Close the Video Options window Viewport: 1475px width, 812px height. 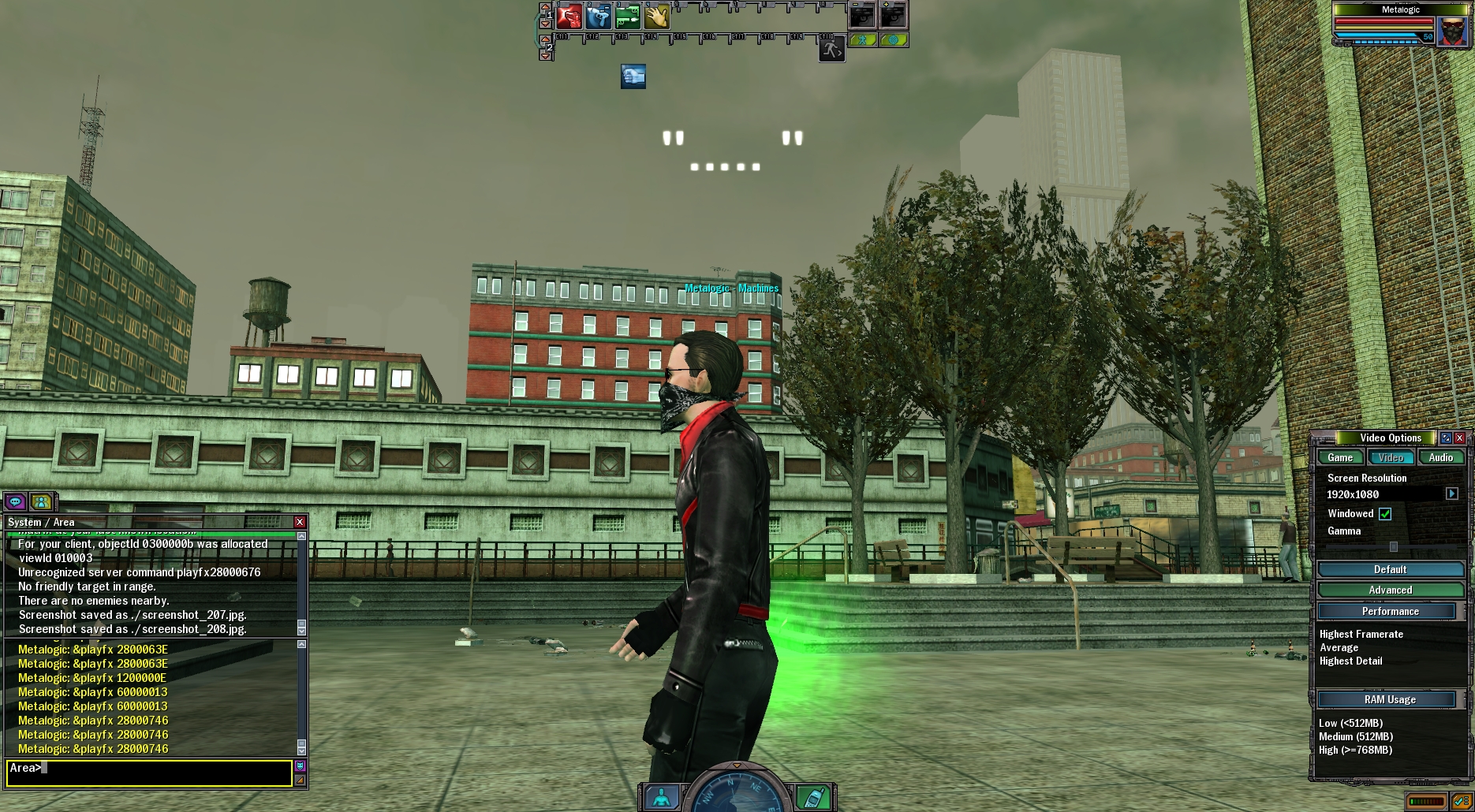pyautogui.click(x=1459, y=438)
